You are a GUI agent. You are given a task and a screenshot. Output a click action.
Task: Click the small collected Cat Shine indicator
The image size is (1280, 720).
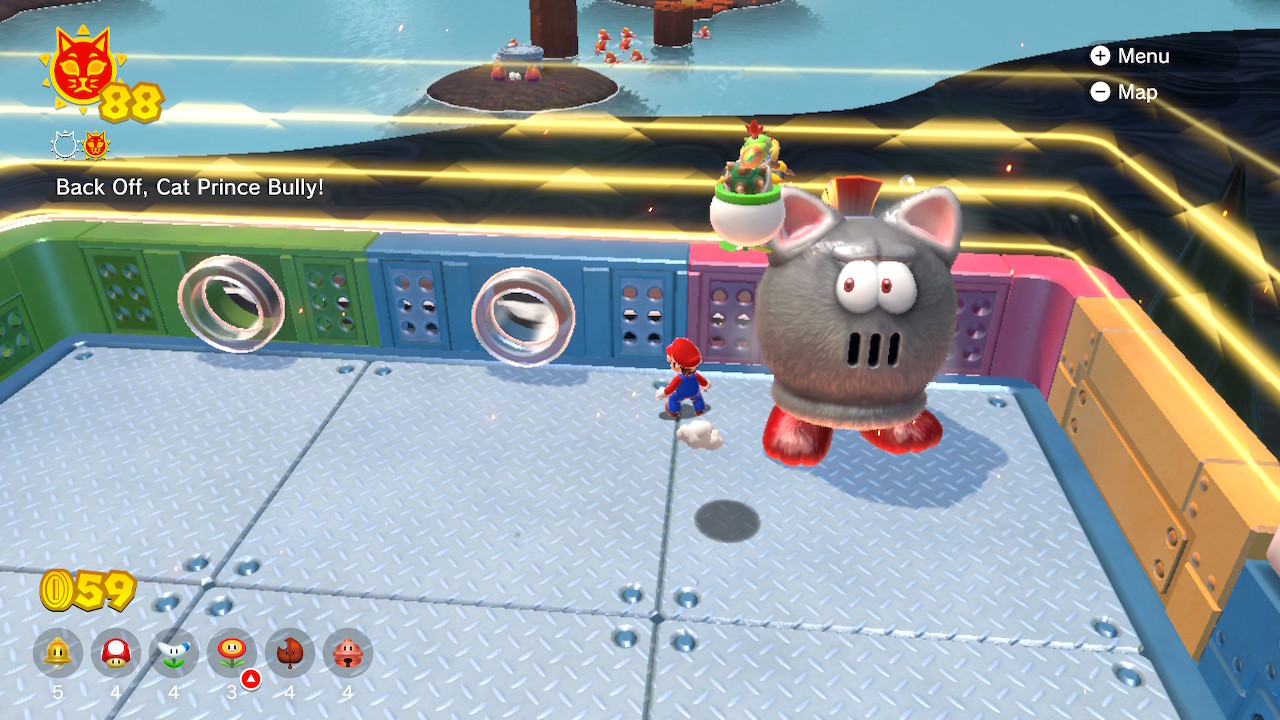pyautogui.click(x=96, y=147)
